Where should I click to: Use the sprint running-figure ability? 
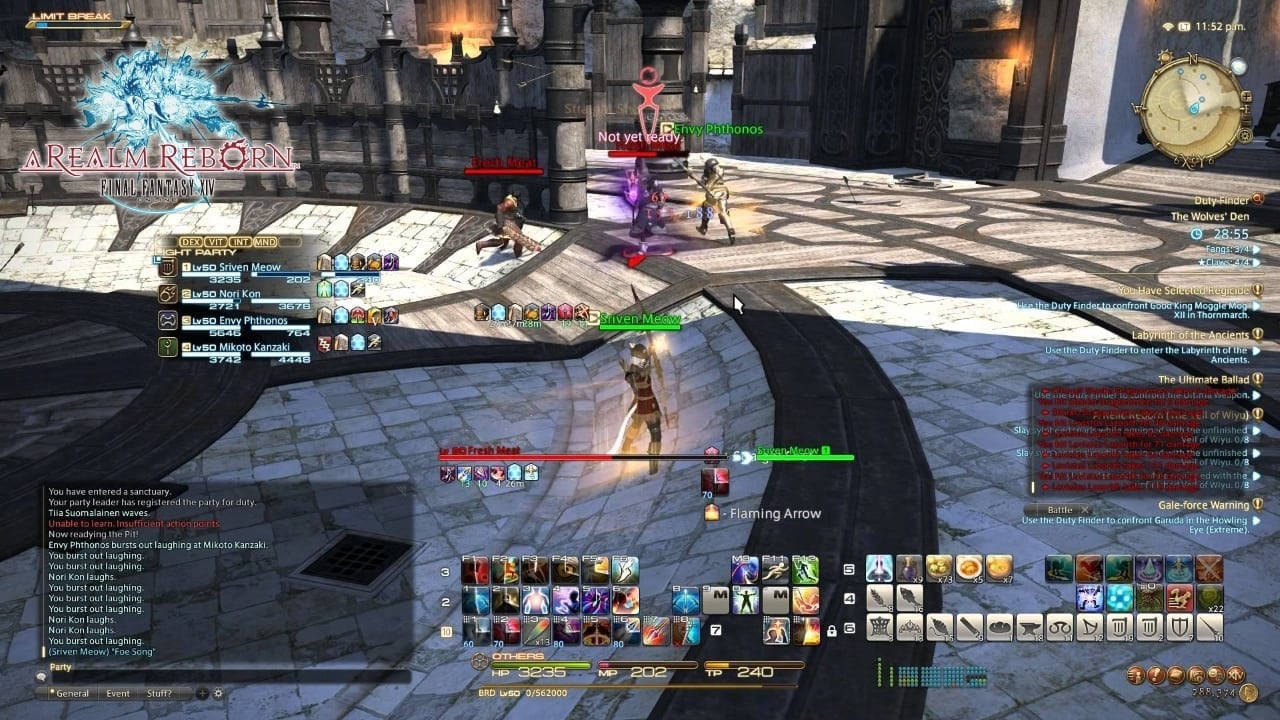coord(775,571)
